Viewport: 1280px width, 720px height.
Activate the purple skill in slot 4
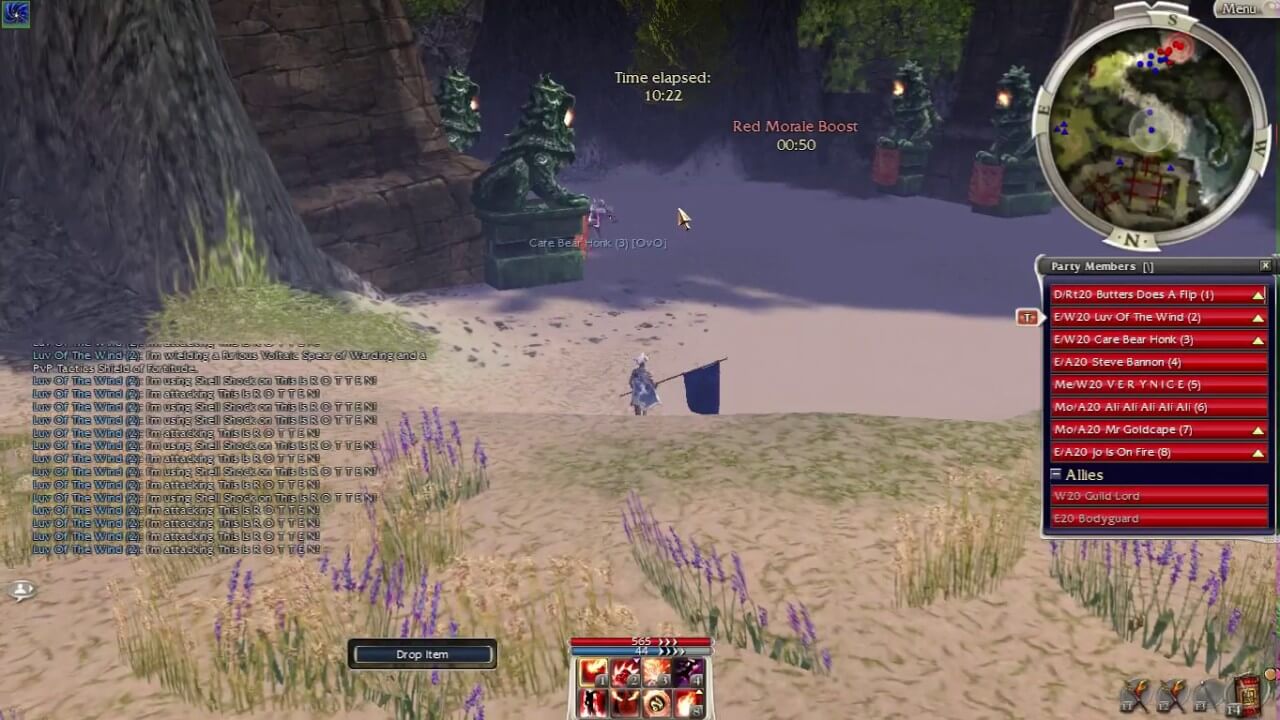(x=687, y=671)
